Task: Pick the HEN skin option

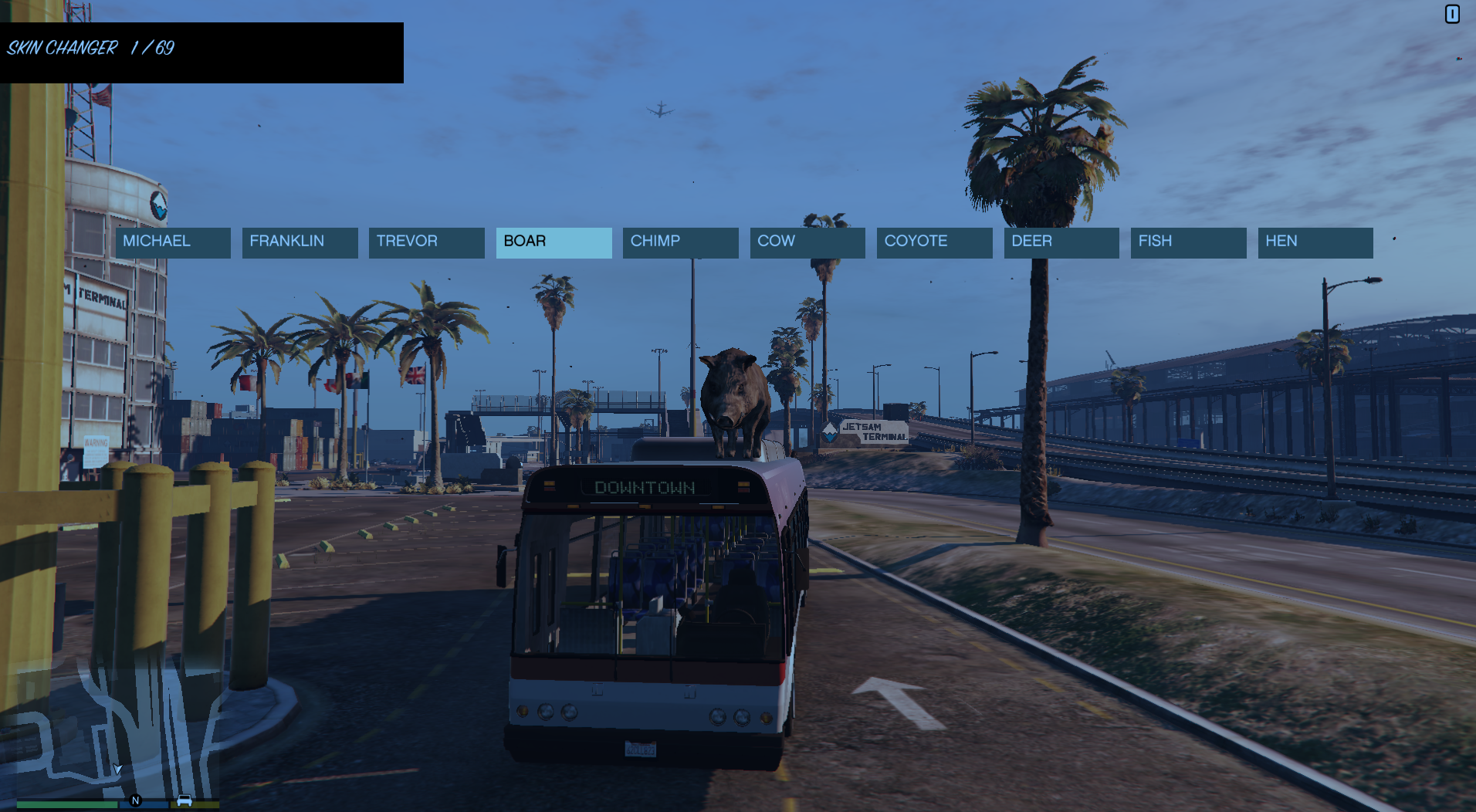Action: coord(1315,242)
